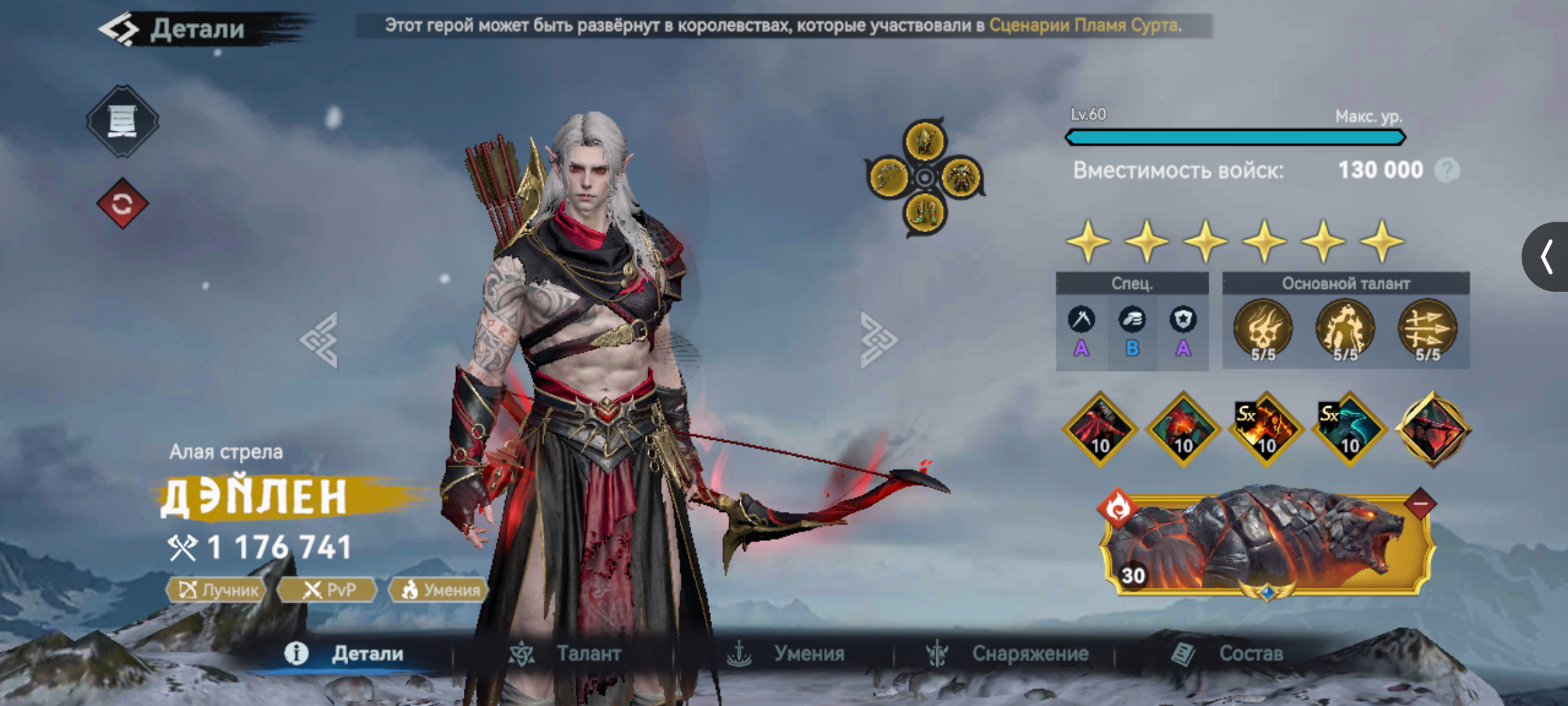Switch to the Умения tab
Screen dimensions: 1568x706
click(x=786, y=653)
